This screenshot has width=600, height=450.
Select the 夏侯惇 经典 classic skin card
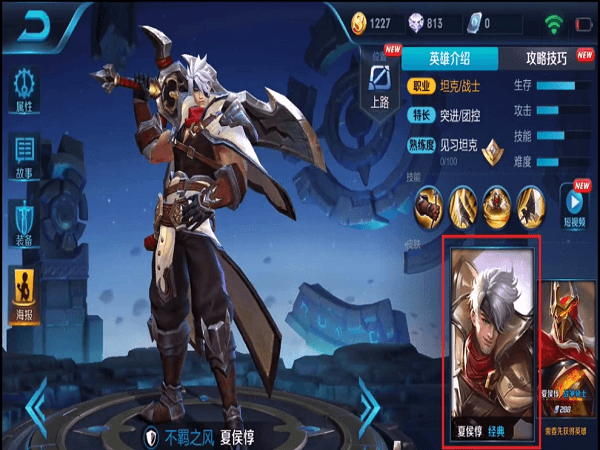(492, 340)
